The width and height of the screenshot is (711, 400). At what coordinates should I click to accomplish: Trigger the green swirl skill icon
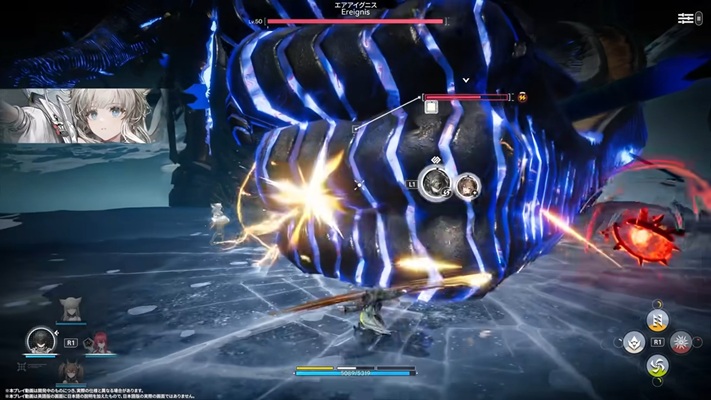tap(657, 367)
